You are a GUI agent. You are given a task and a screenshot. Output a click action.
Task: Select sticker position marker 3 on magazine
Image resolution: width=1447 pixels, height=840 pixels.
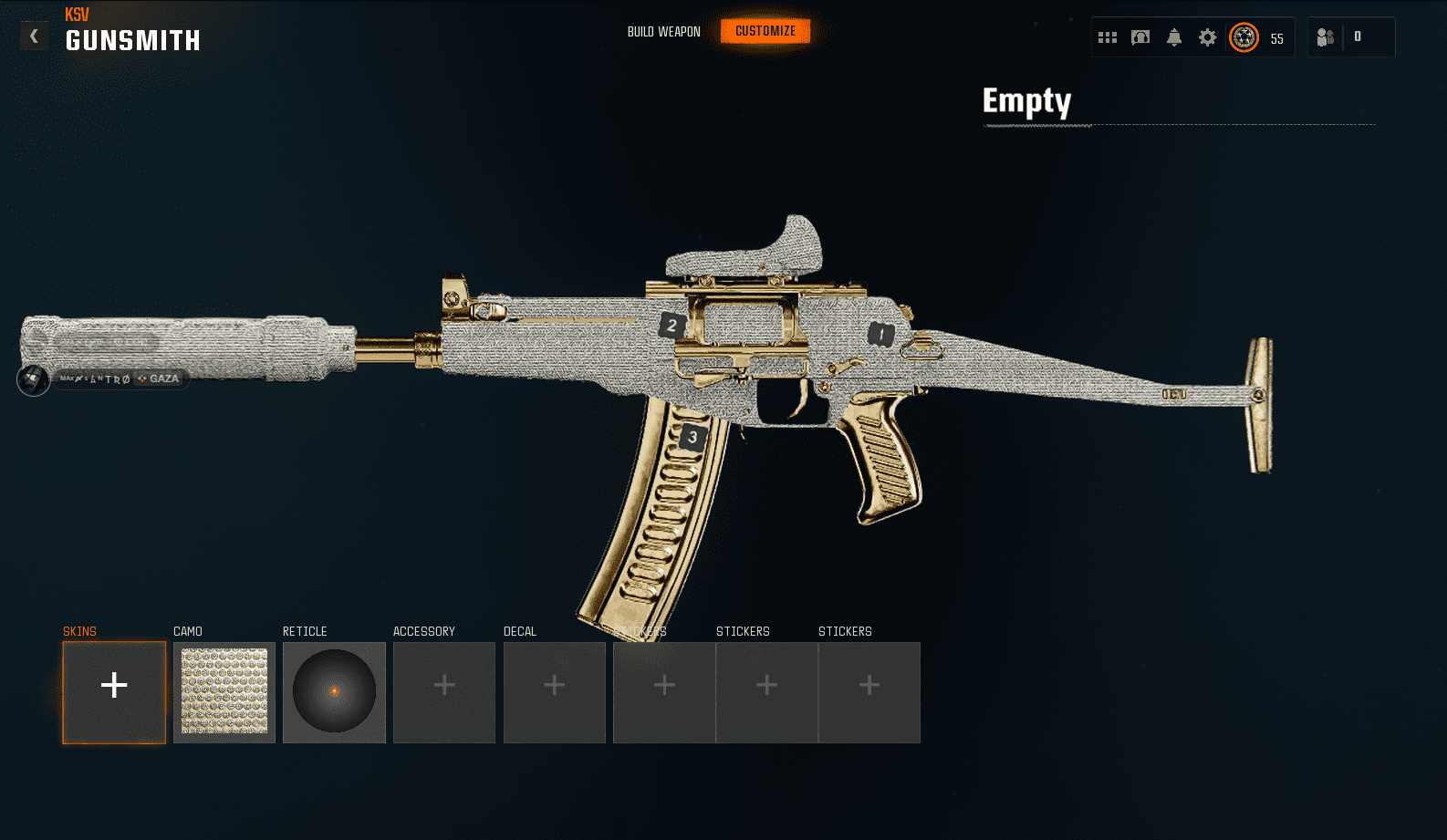point(692,438)
